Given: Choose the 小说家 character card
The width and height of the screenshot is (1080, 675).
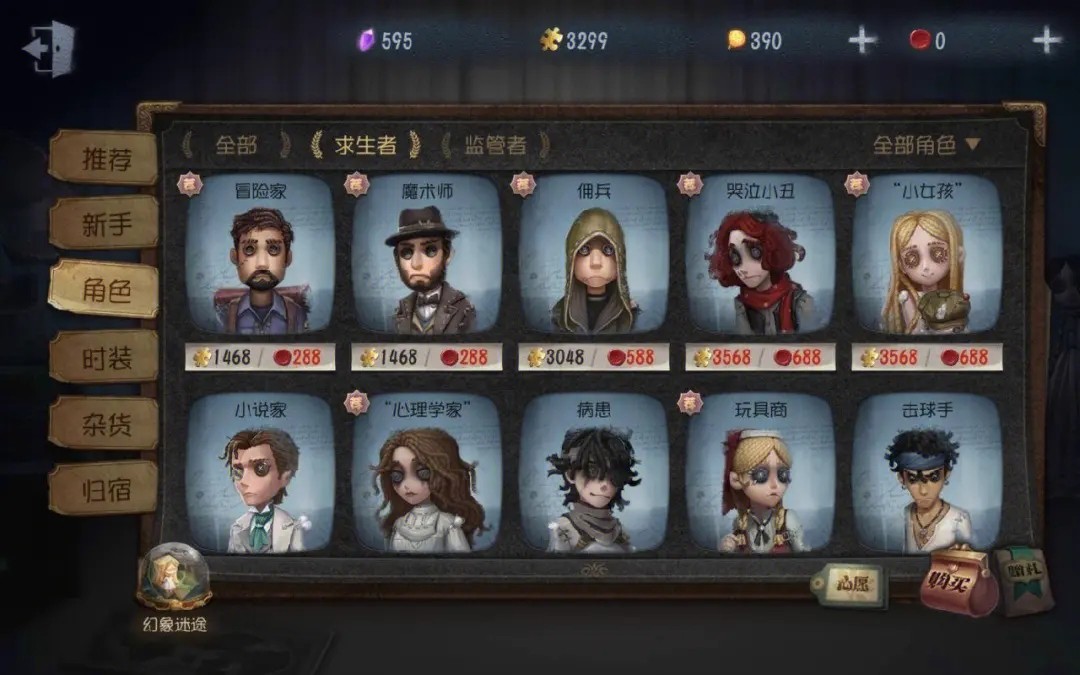Looking at the screenshot, I should (260, 475).
